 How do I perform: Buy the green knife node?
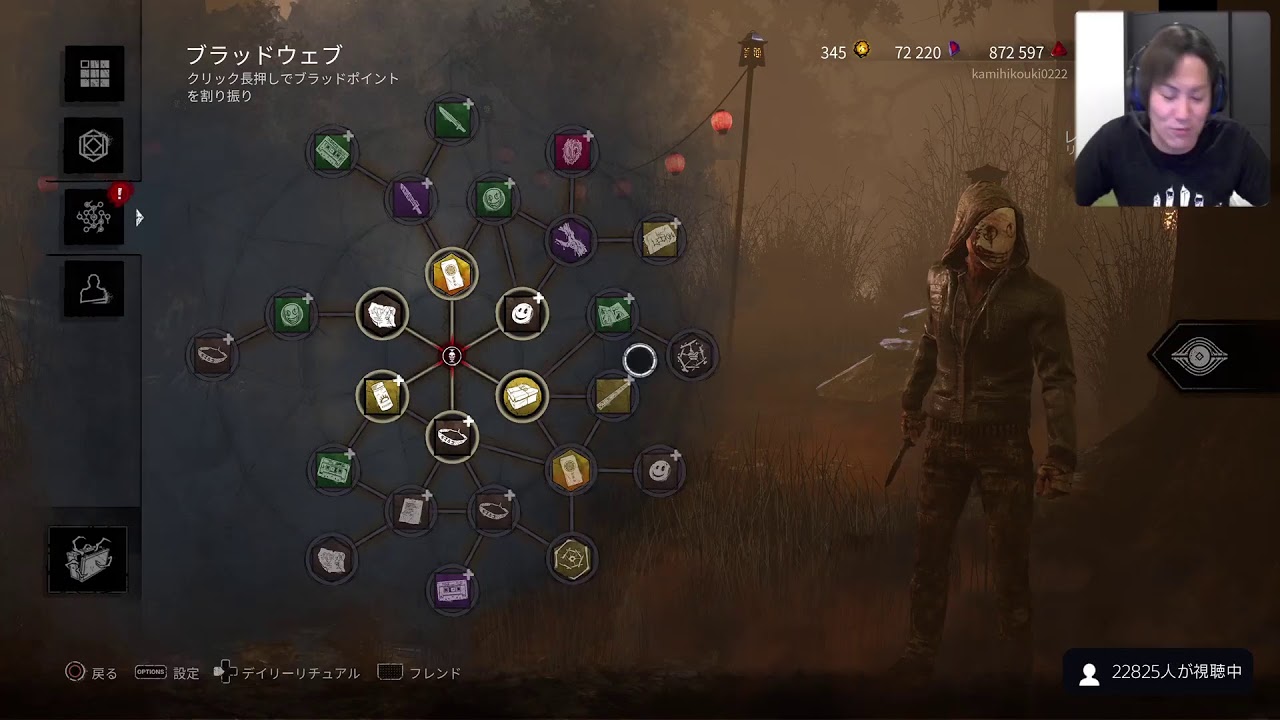click(452, 120)
